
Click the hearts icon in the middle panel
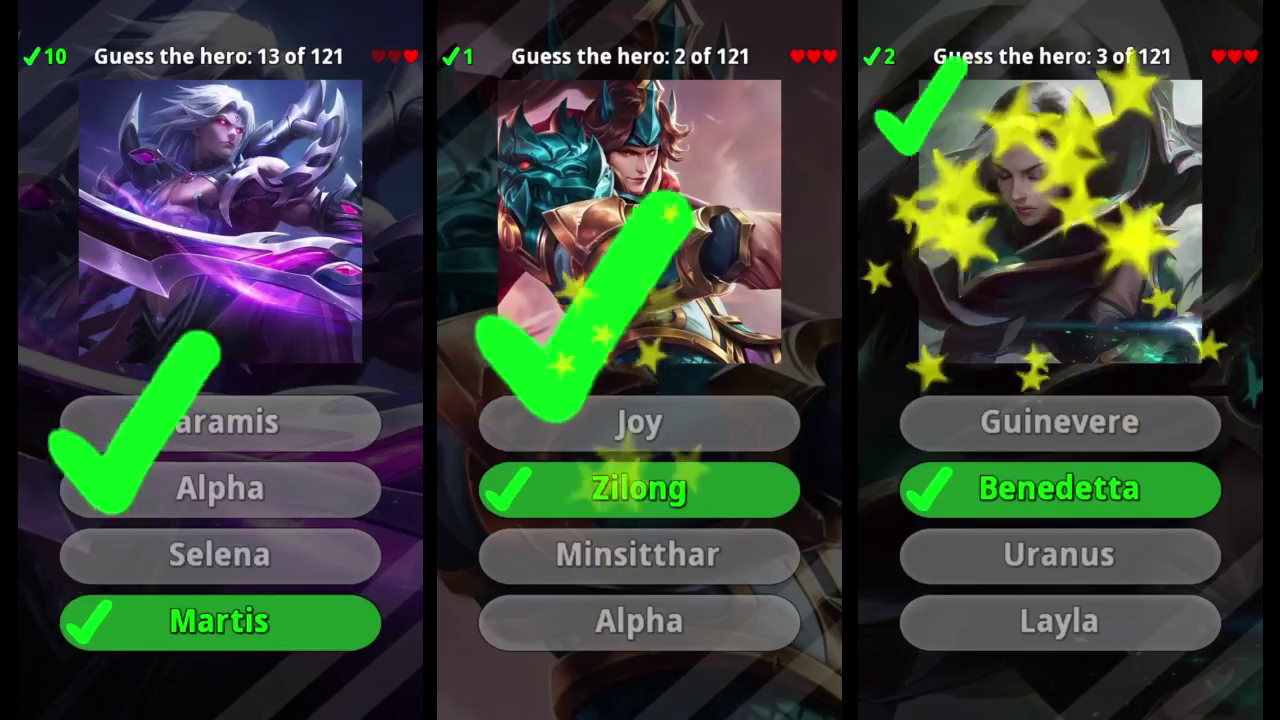813,56
